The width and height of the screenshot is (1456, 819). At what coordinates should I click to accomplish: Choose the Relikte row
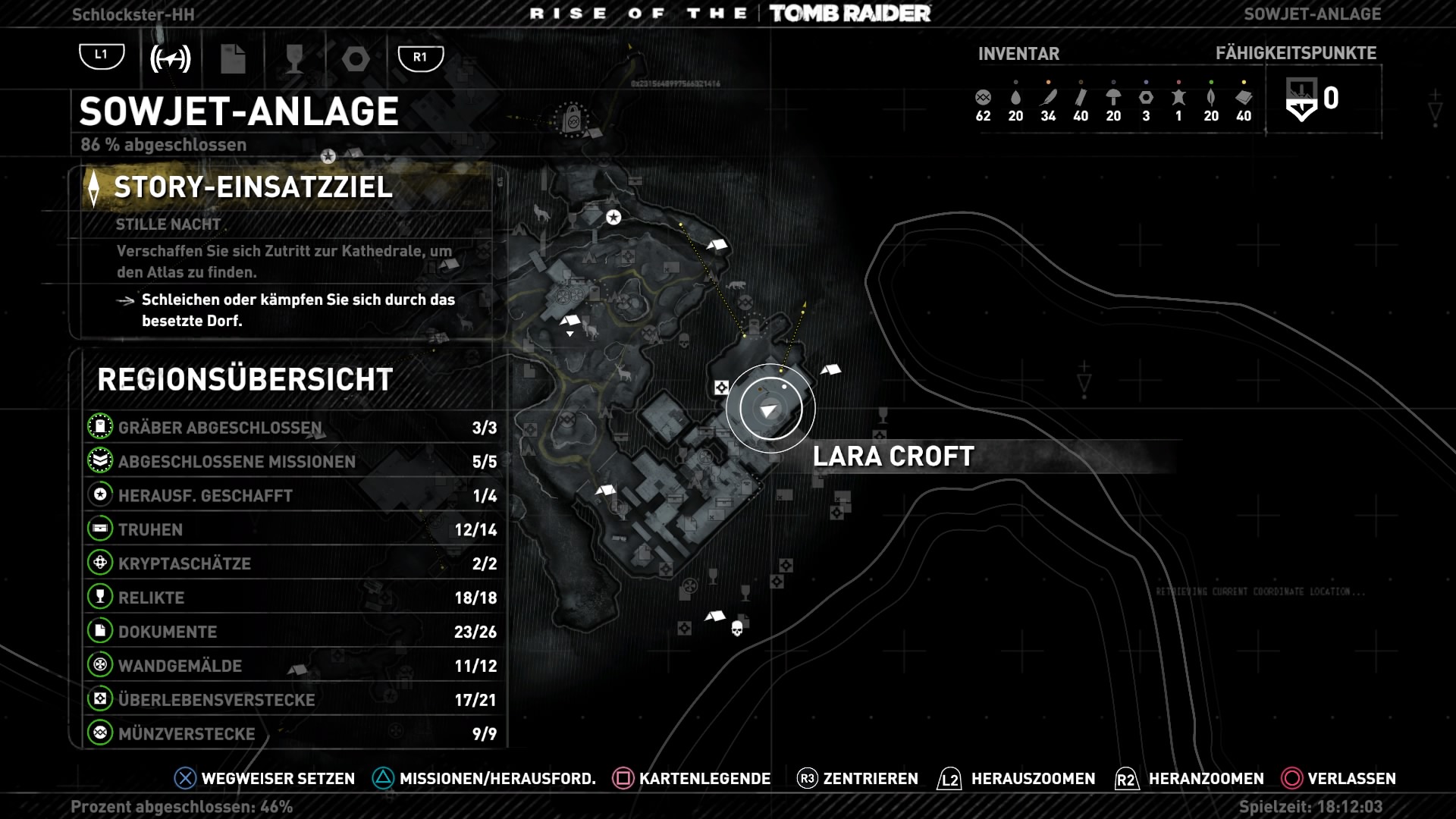[292, 598]
